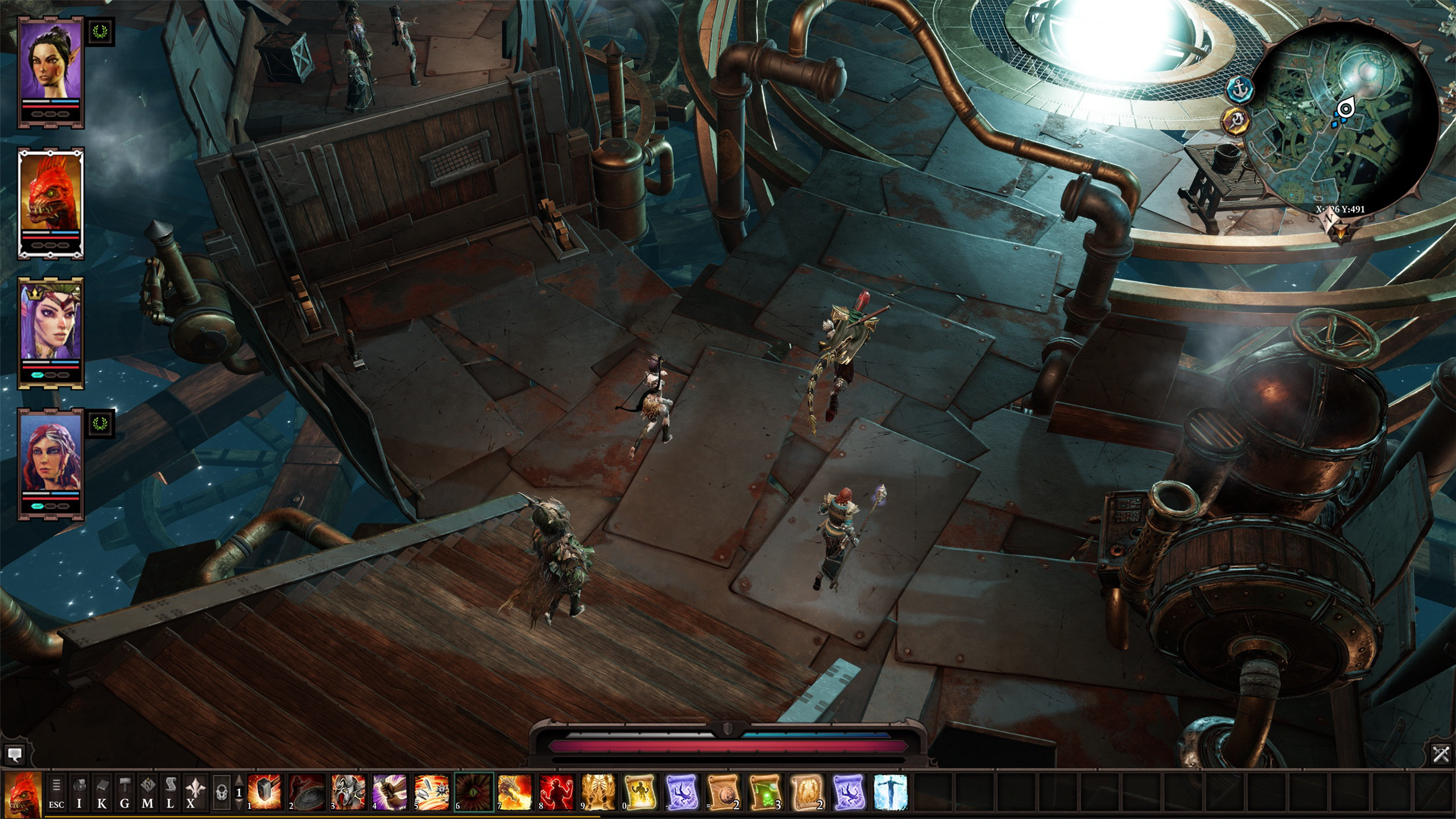Open the ESC game menu button
Image resolution: width=1456 pixels, height=819 pixels.
pos(56,792)
